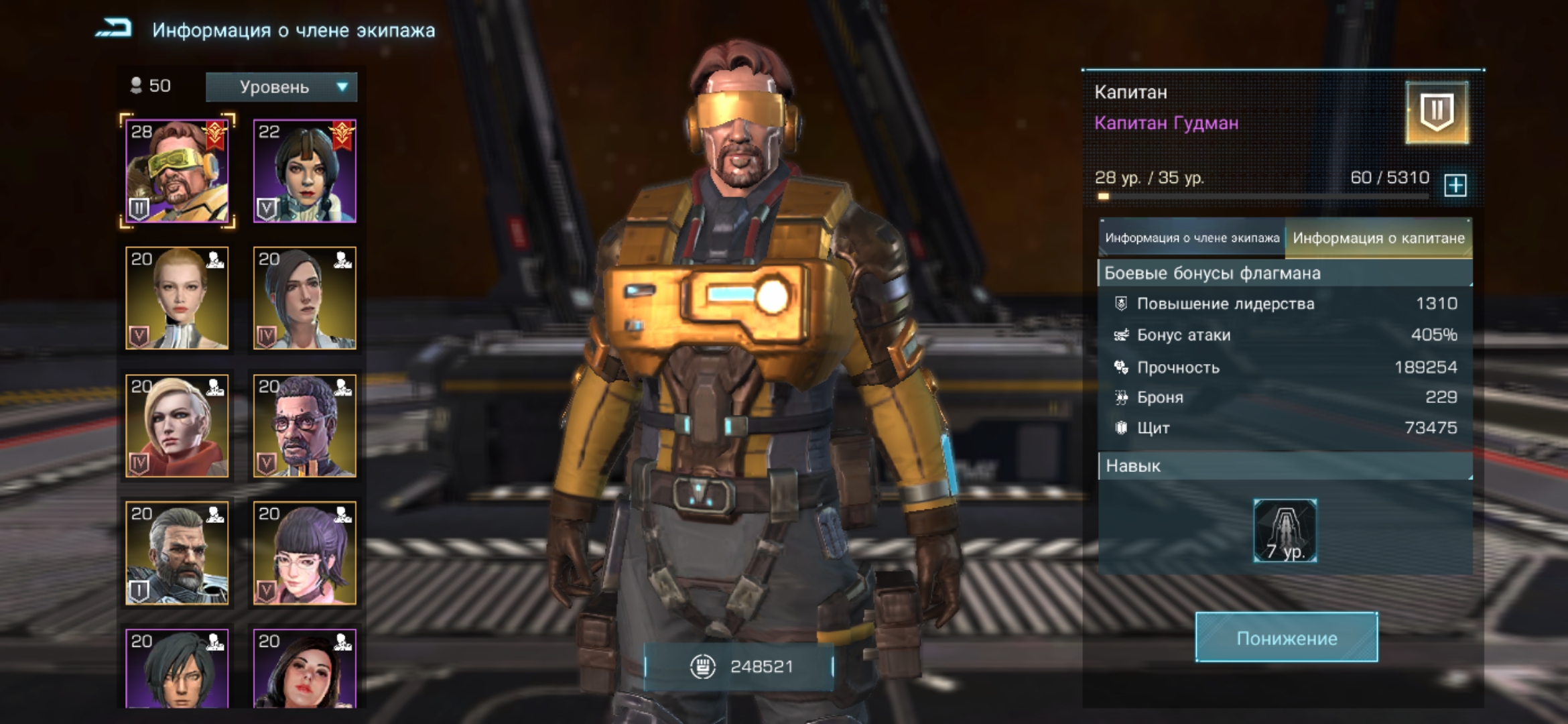Add experience with the plus button
The width and height of the screenshot is (1568, 724).
(x=1455, y=185)
